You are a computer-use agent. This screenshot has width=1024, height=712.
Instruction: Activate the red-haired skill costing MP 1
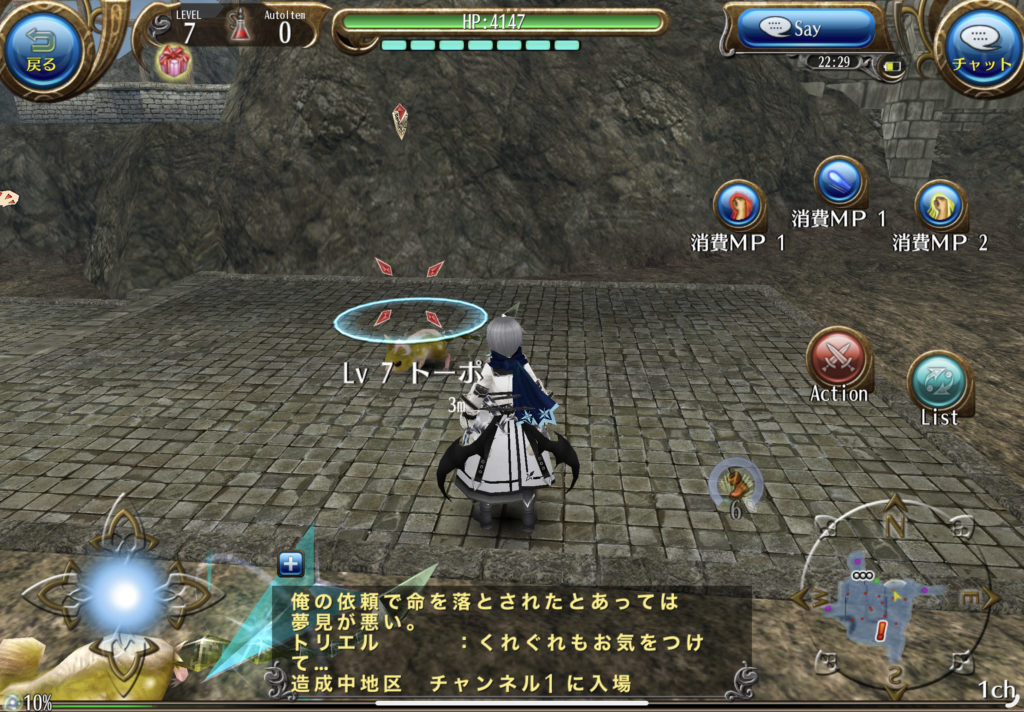coord(739,207)
